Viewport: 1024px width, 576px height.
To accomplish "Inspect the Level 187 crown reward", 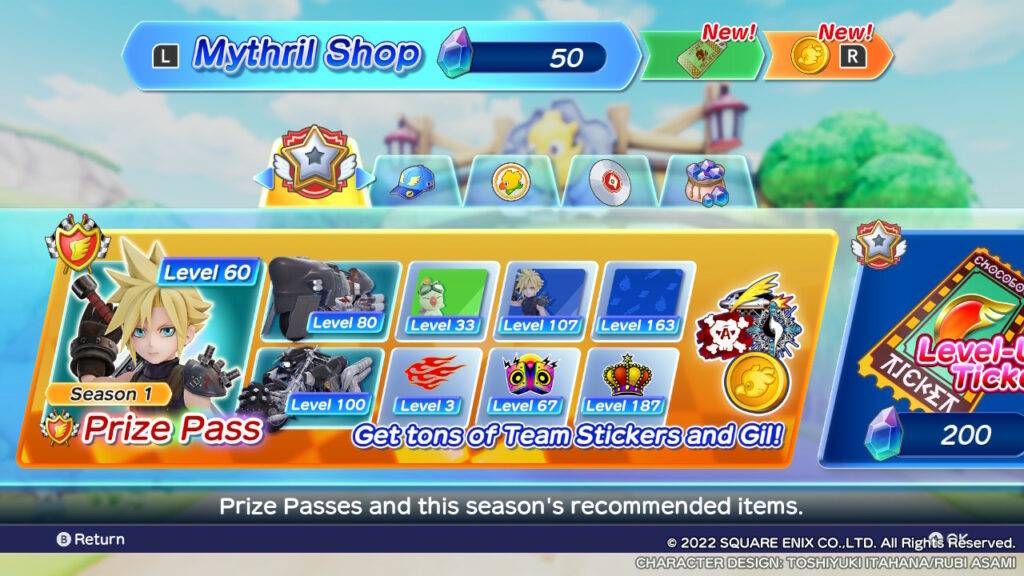I will (x=621, y=382).
